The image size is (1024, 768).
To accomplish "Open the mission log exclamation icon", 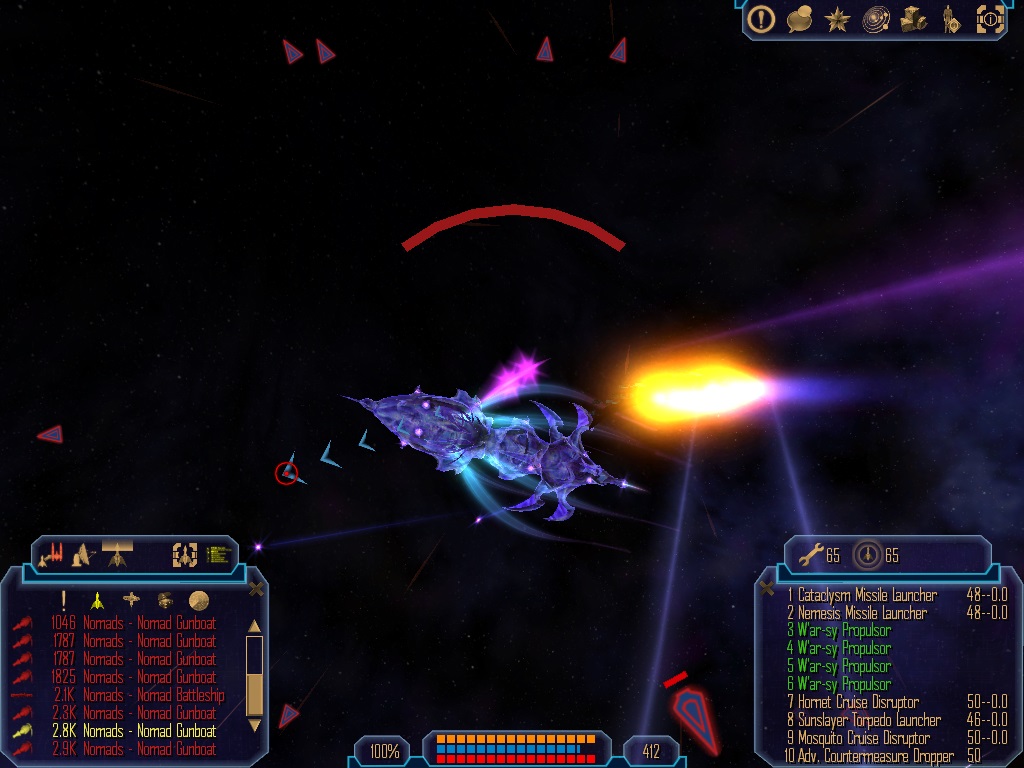I will click(x=762, y=18).
